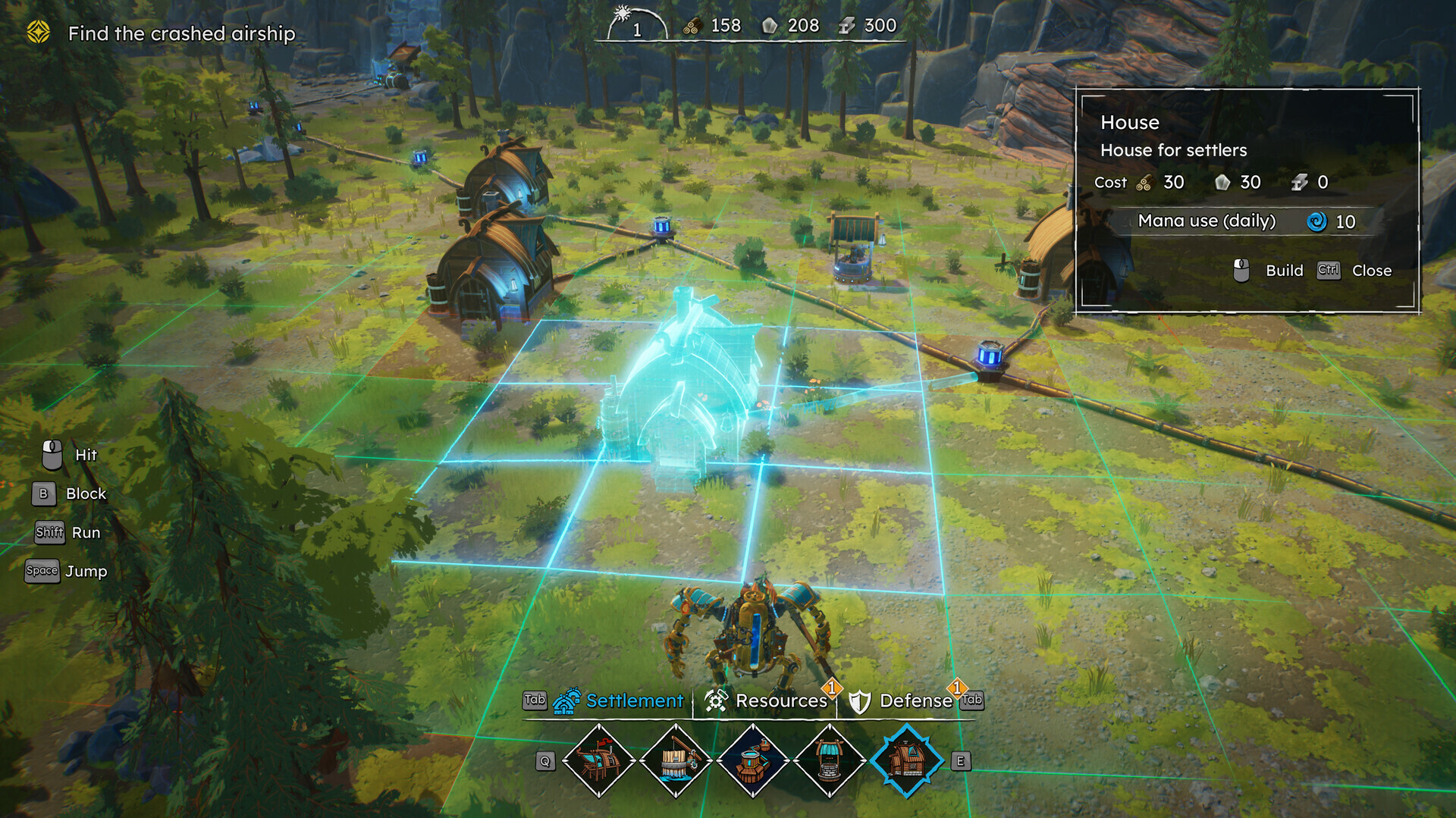Click the Find the crashed airship objective
The image size is (1456, 818).
point(180,33)
